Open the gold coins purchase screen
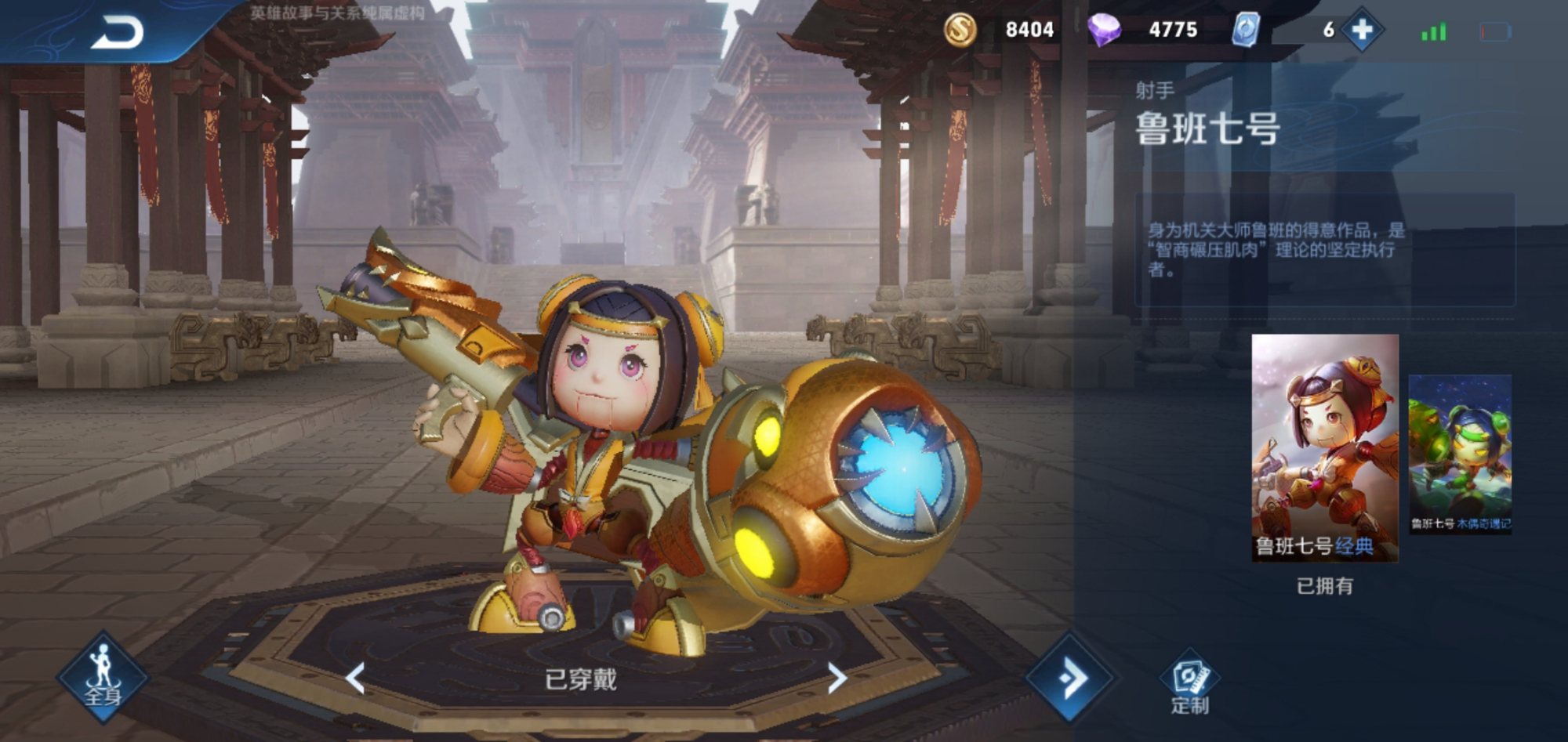 coord(962,31)
